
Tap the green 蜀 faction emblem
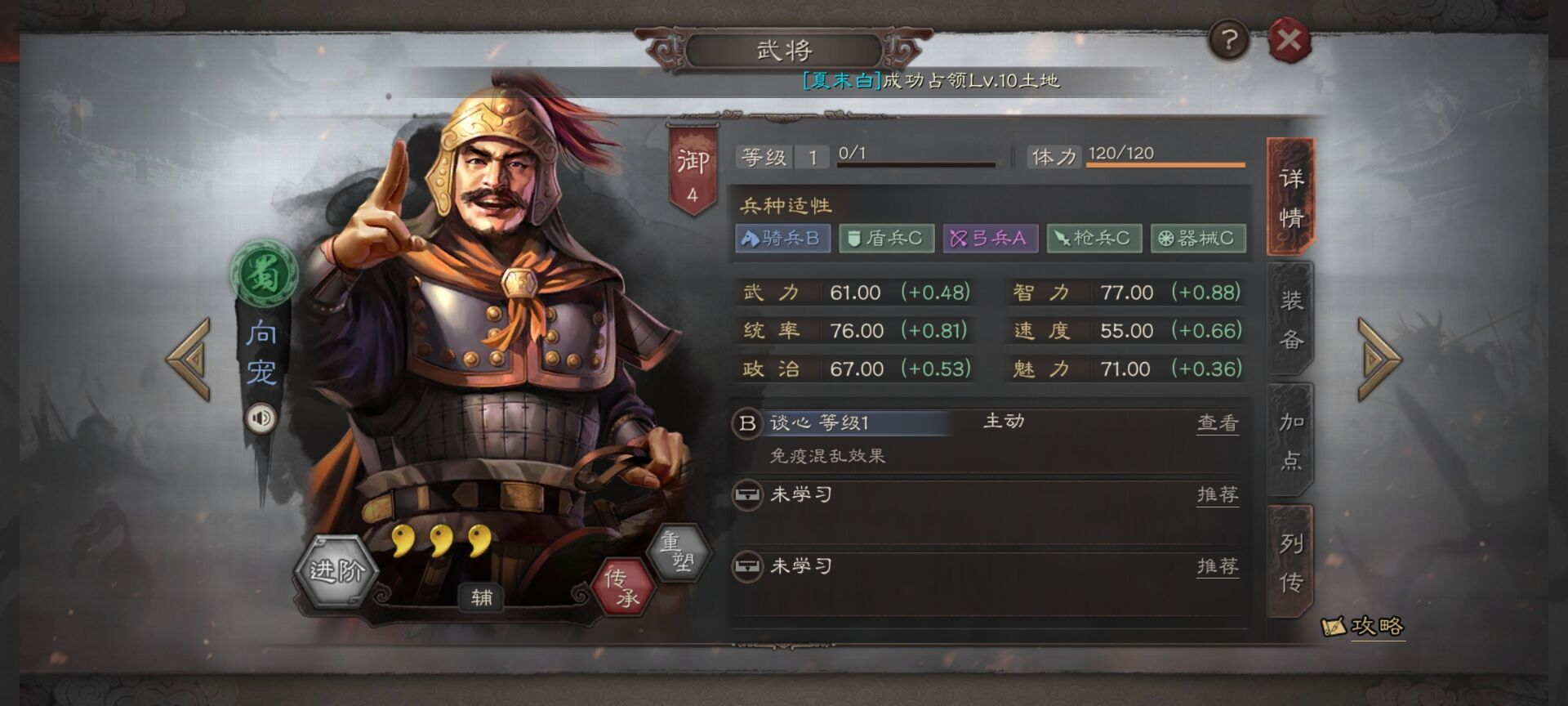tap(263, 274)
